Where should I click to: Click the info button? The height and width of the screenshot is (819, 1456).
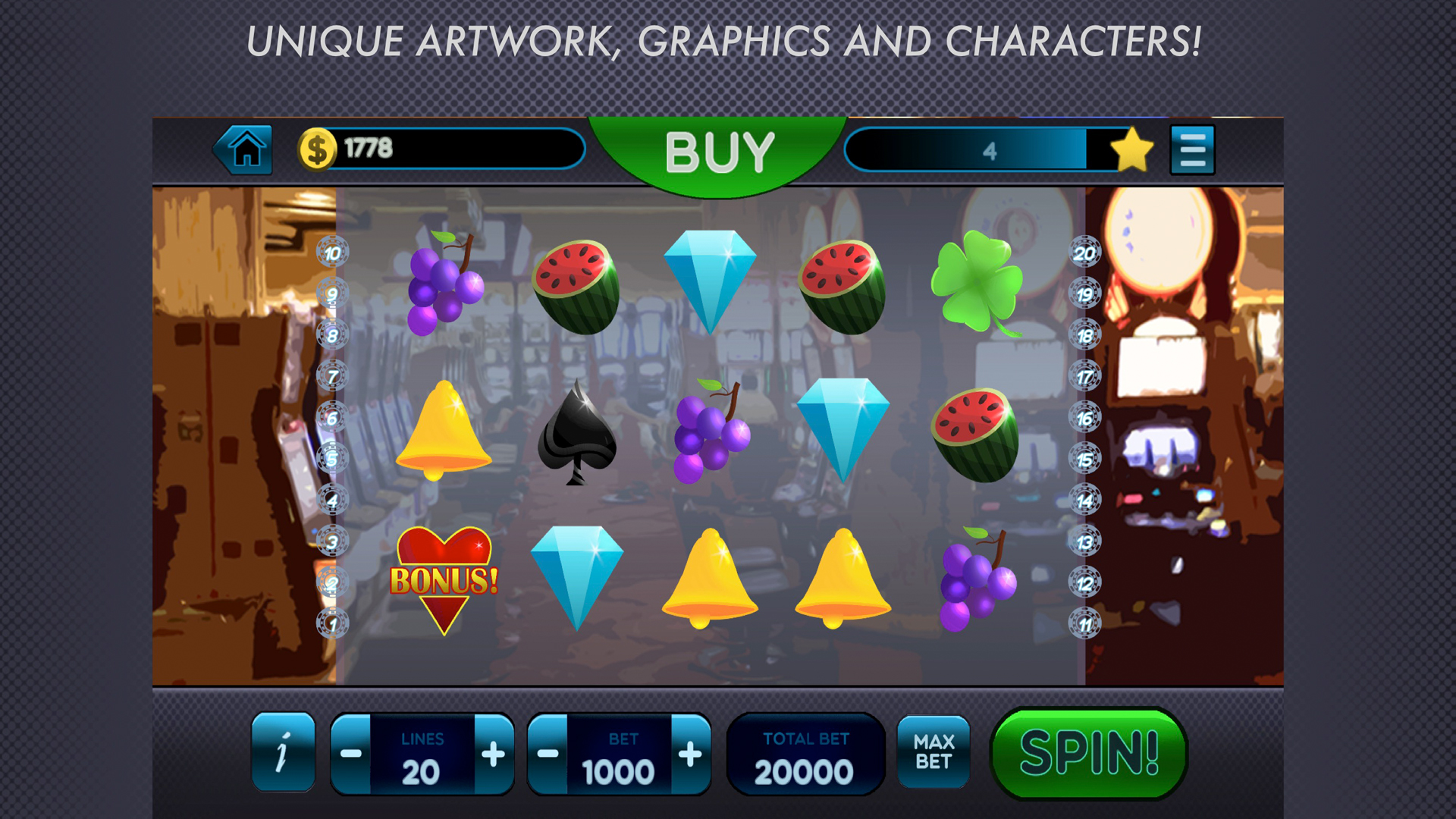click(284, 752)
